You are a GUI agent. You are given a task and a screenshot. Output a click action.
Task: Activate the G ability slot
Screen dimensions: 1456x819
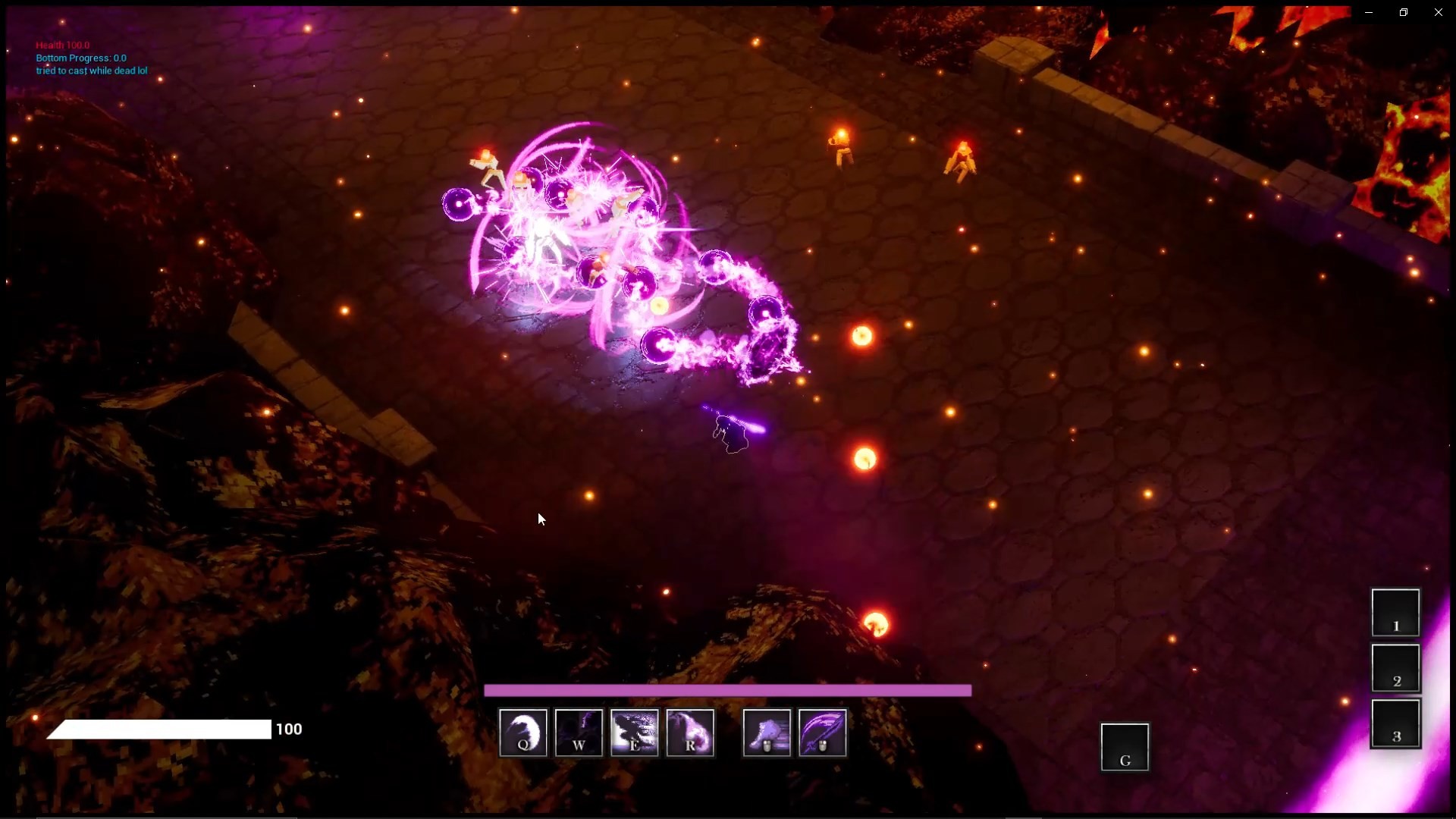[x=1125, y=747]
